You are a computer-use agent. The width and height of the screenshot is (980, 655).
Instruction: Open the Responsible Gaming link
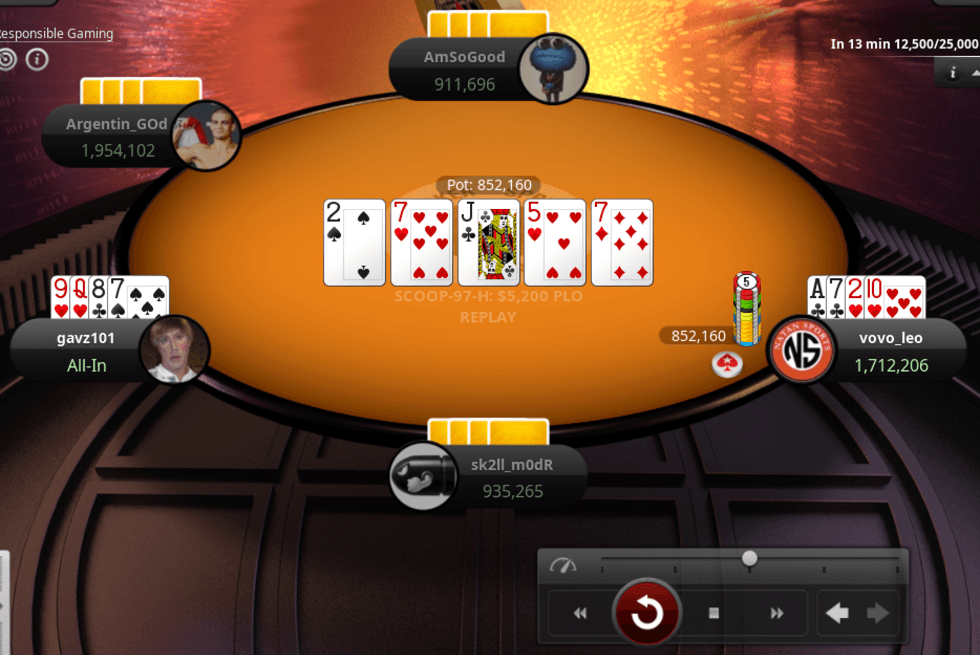(x=56, y=33)
